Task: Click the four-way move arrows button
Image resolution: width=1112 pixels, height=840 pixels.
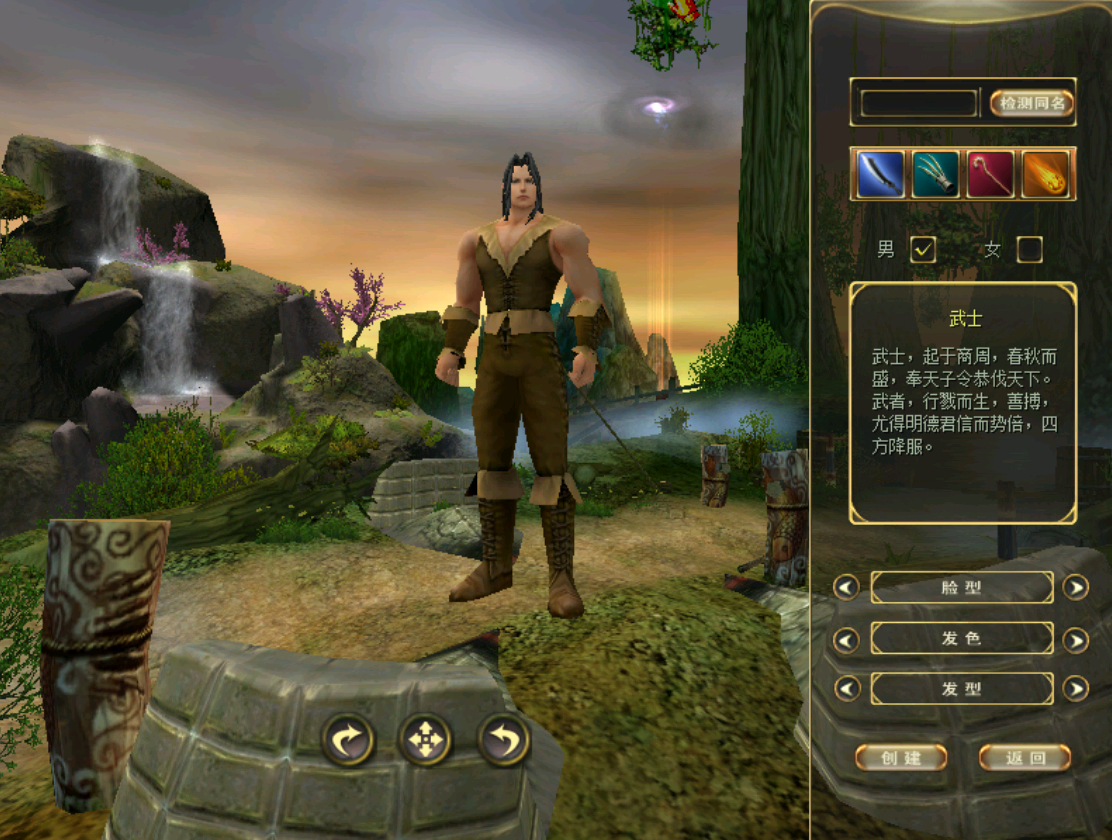Action: [x=426, y=740]
